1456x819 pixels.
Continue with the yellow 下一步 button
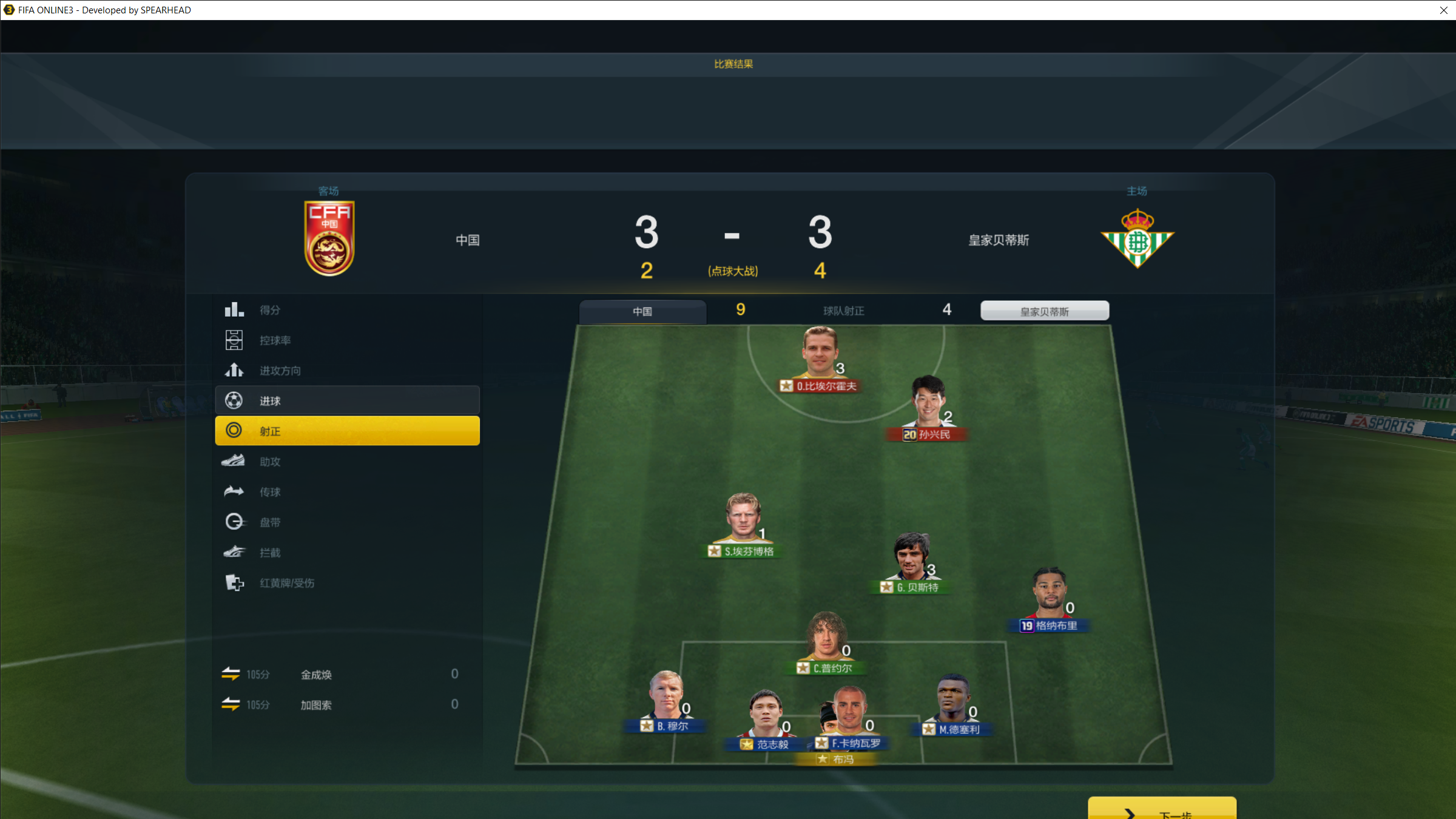click(1161, 810)
